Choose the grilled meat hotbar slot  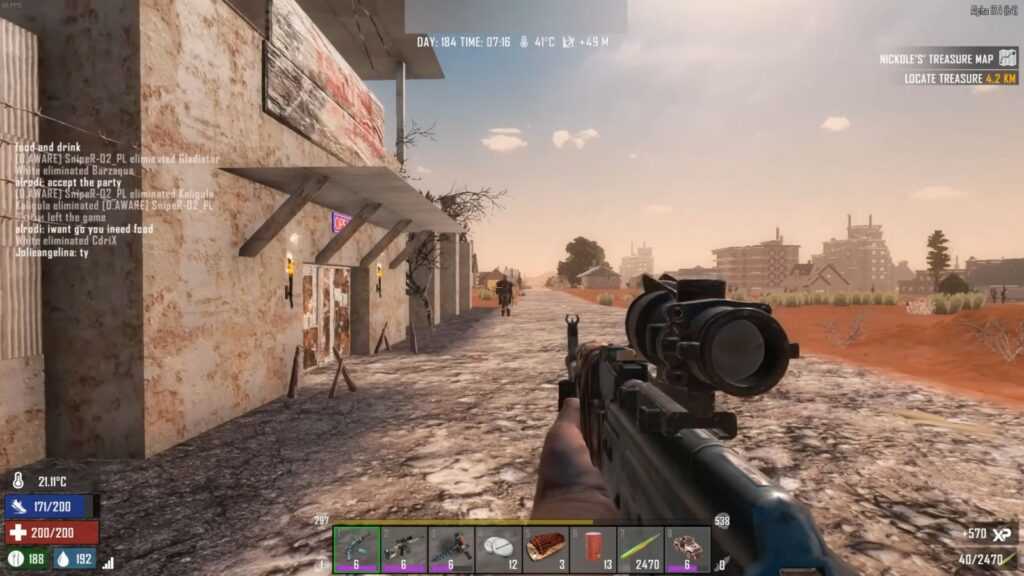[x=546, y=549]
